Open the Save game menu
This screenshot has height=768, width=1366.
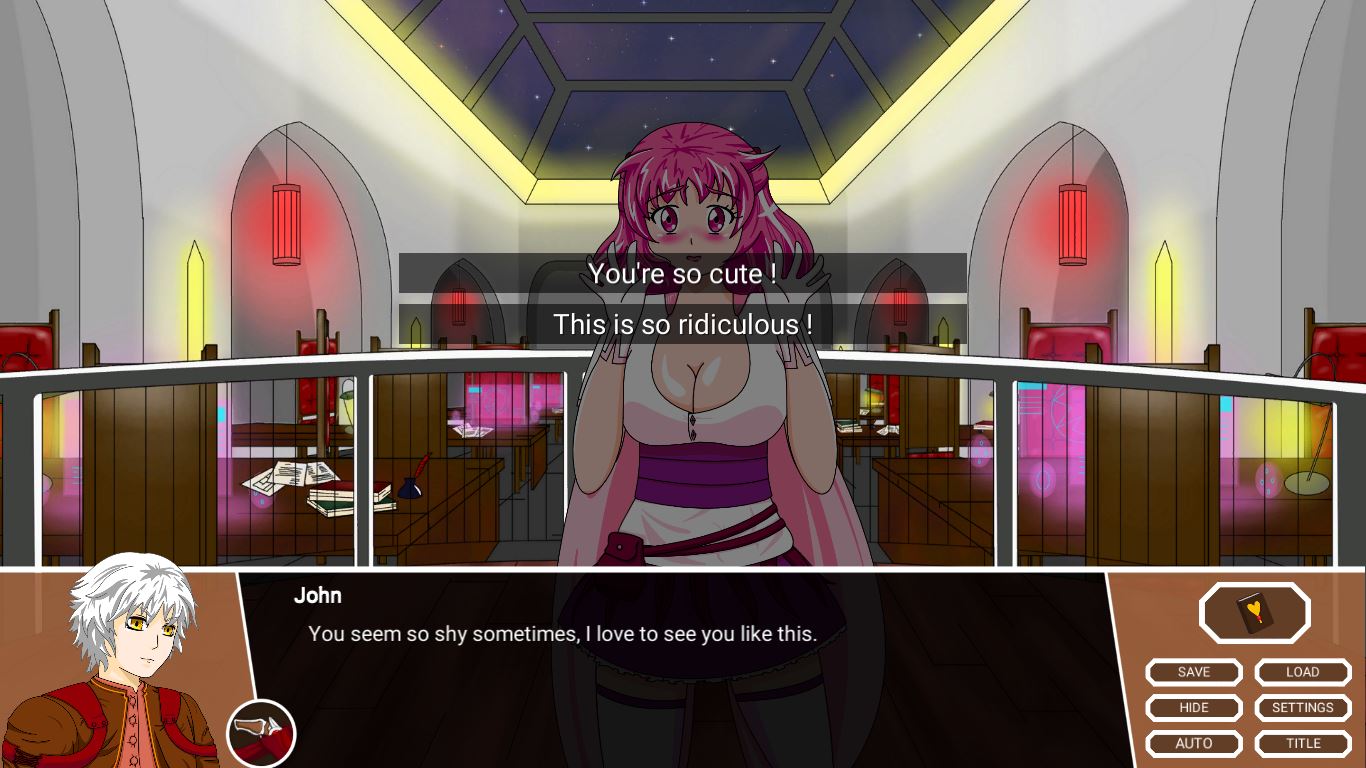click(x=1193, y=672)
